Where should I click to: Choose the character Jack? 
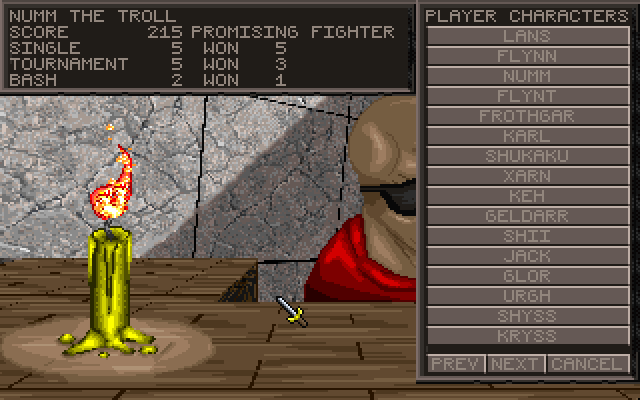(527, 256)
